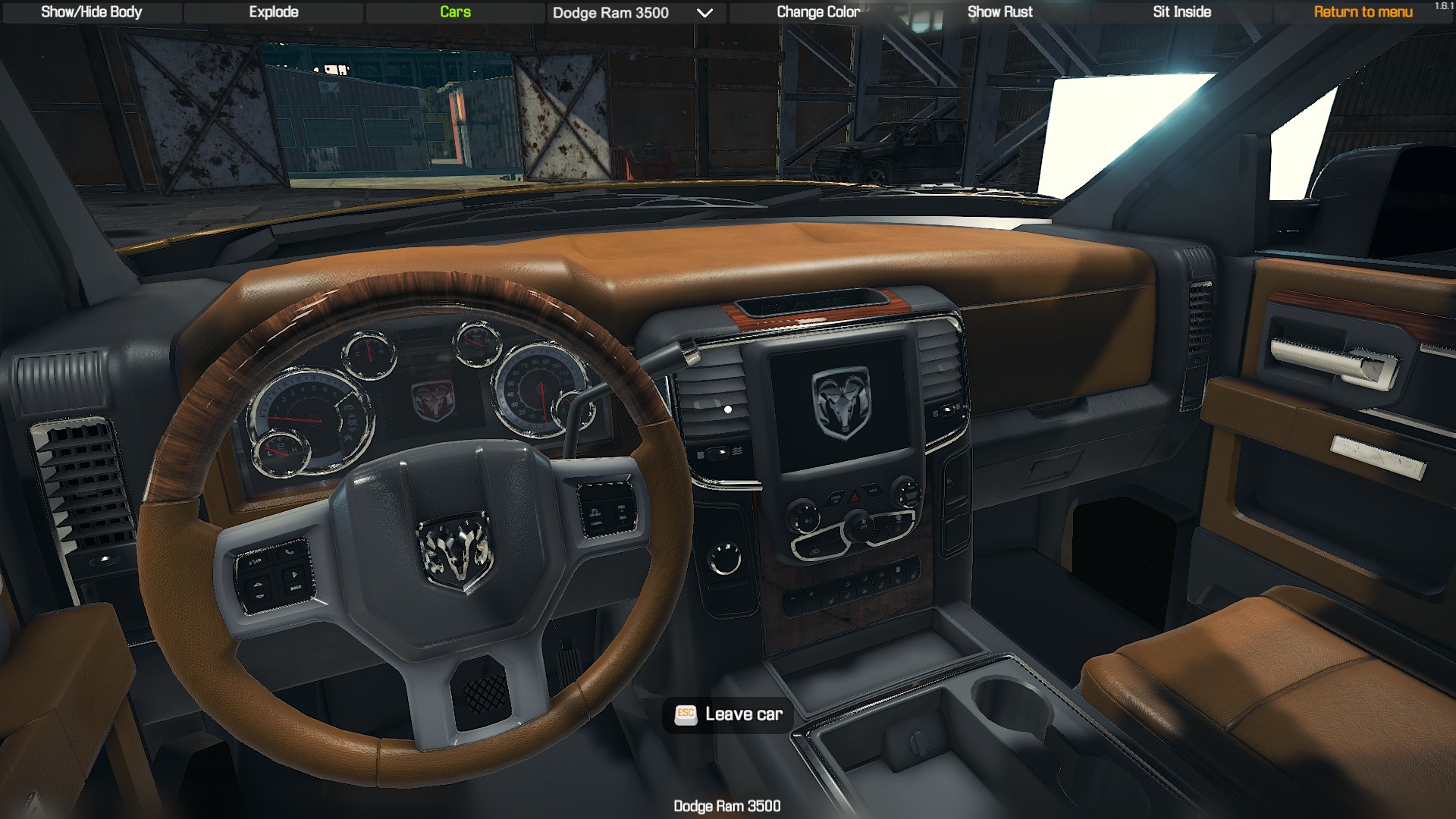Select the Cars menu item
Screen dimensions: 1456x819
(x=454, y=11)
